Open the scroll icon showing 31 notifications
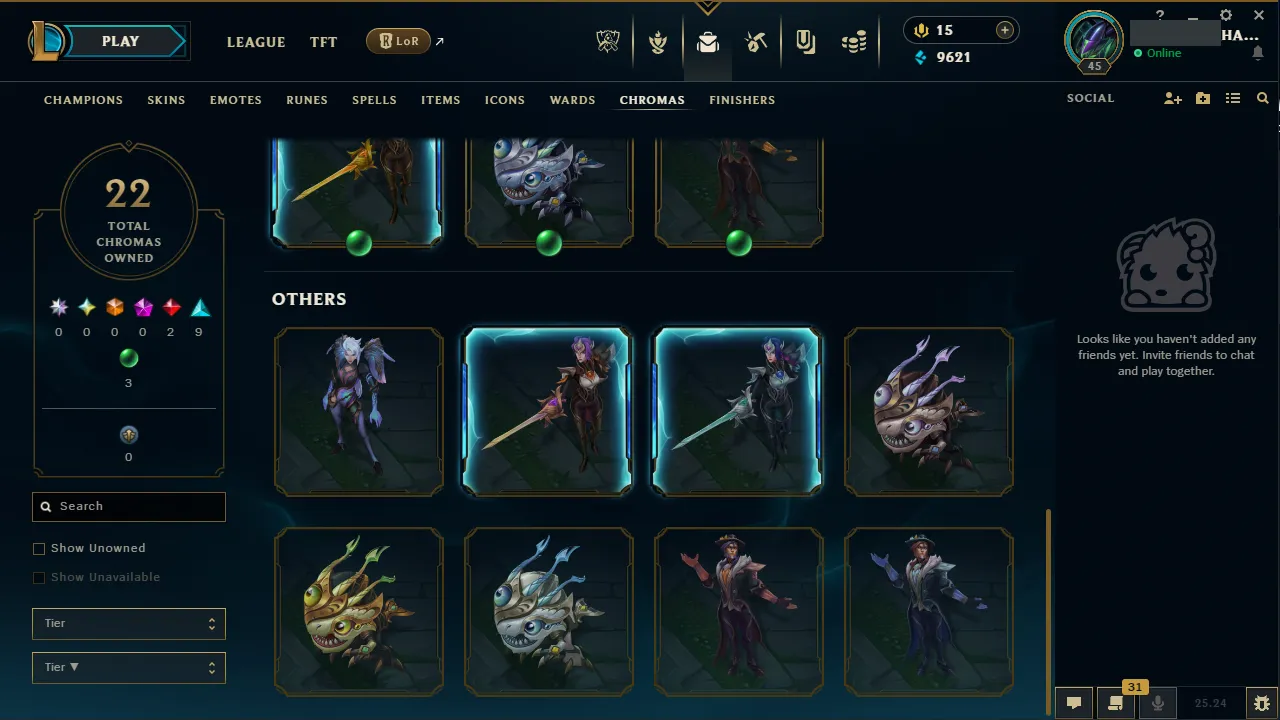Screen dimensions: 1280x720 click(x=1115, y=702)
